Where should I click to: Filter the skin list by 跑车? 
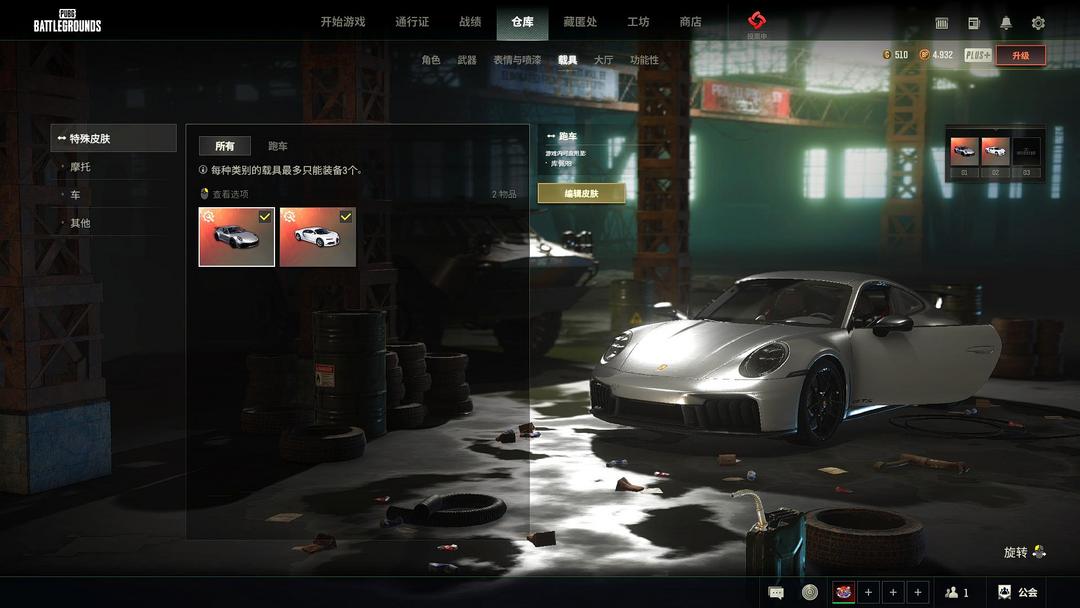pos(278,146)
